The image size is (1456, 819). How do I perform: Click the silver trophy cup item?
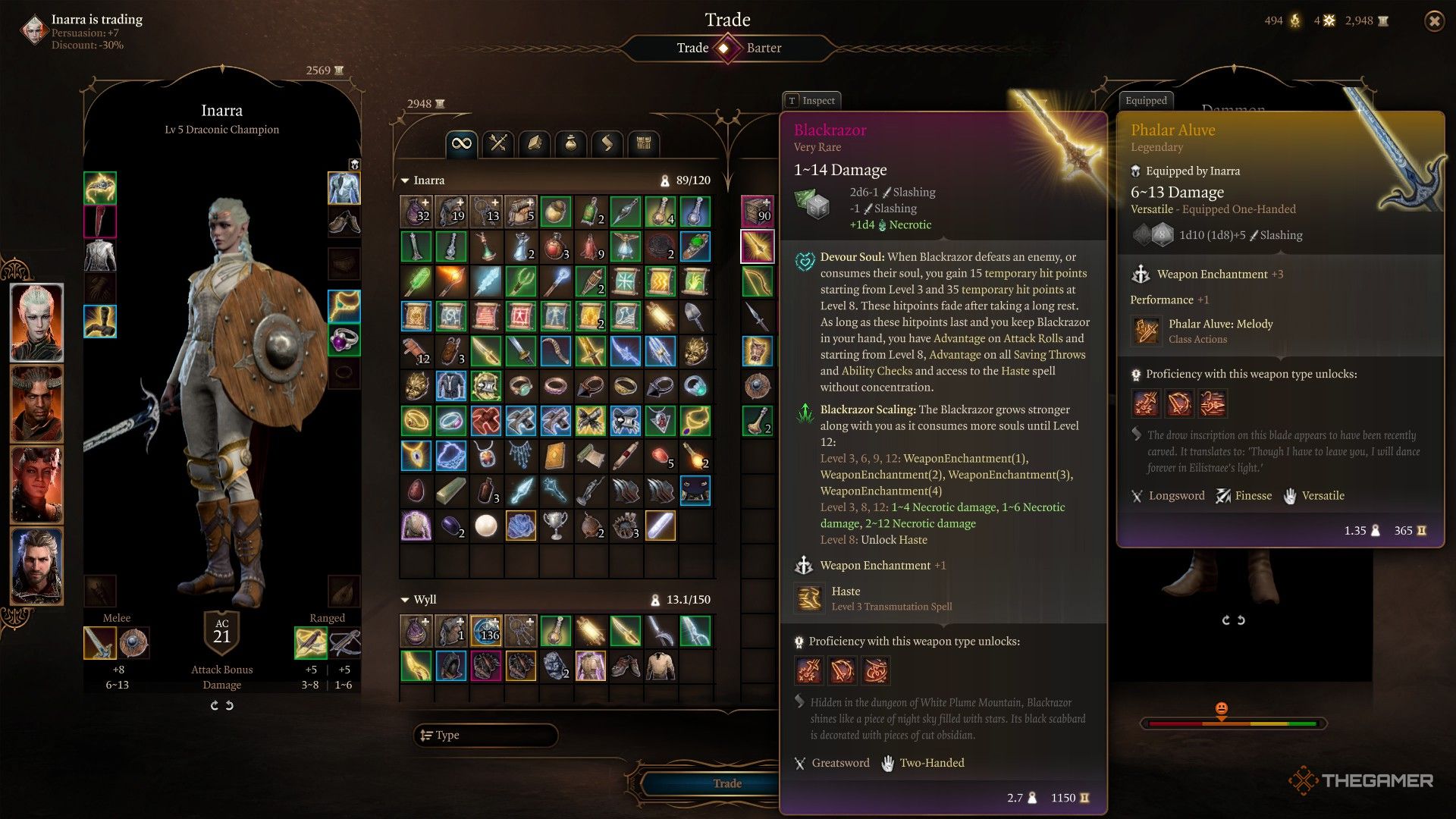point(555,526)
